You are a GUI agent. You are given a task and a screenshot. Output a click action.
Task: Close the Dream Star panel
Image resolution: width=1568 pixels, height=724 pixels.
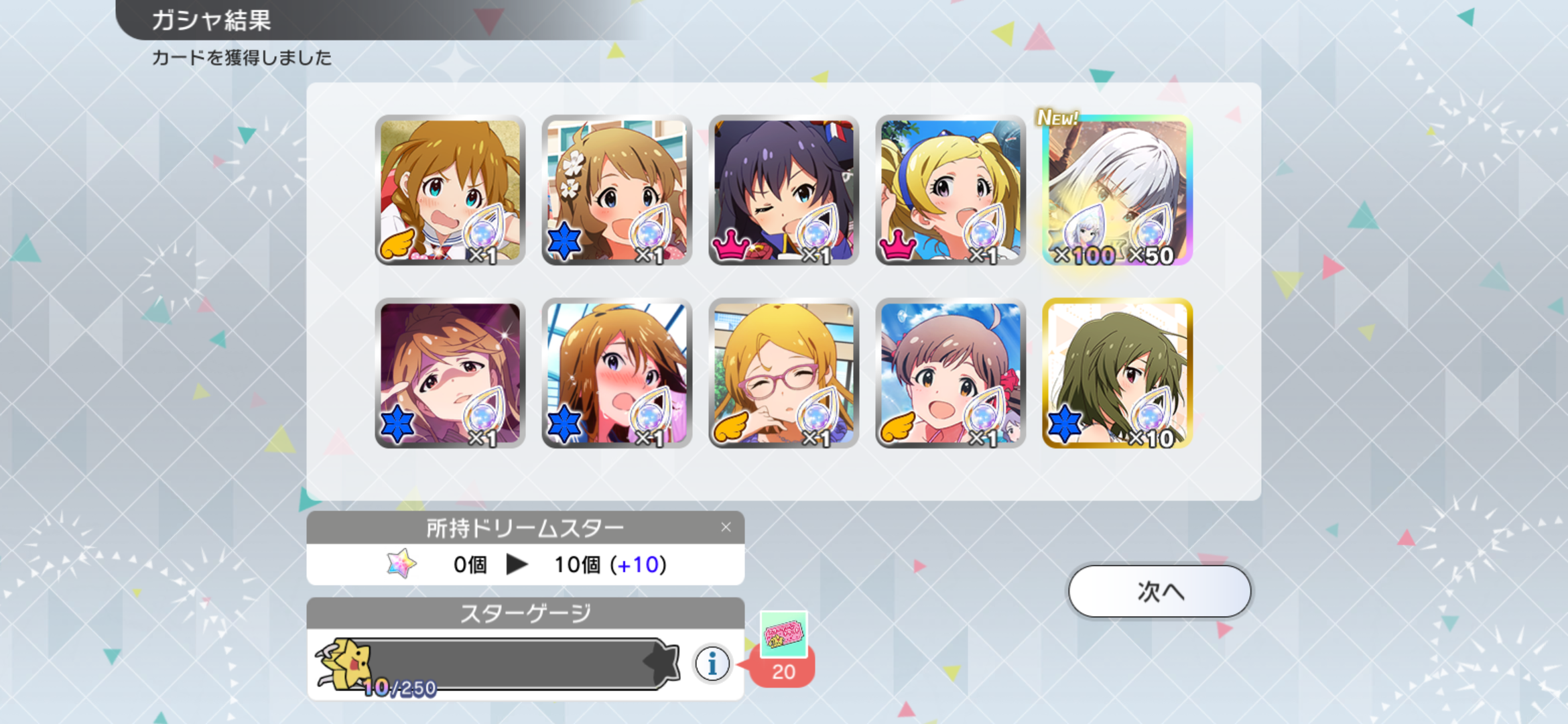point(726,528)
